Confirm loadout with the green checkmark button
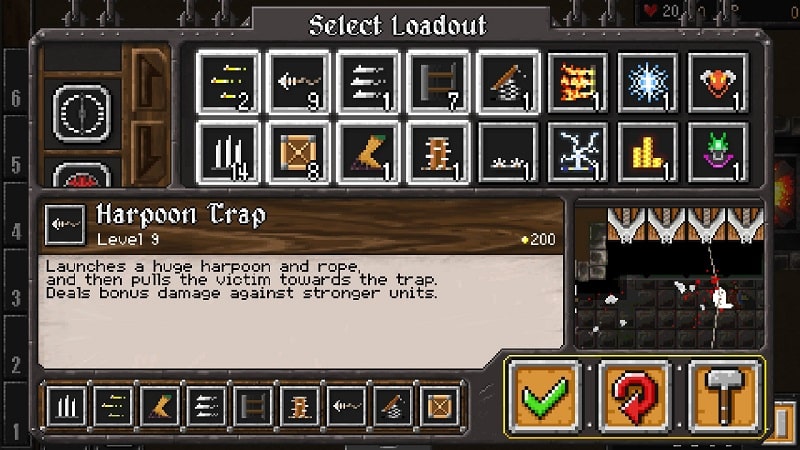 (x=544, y=396)
